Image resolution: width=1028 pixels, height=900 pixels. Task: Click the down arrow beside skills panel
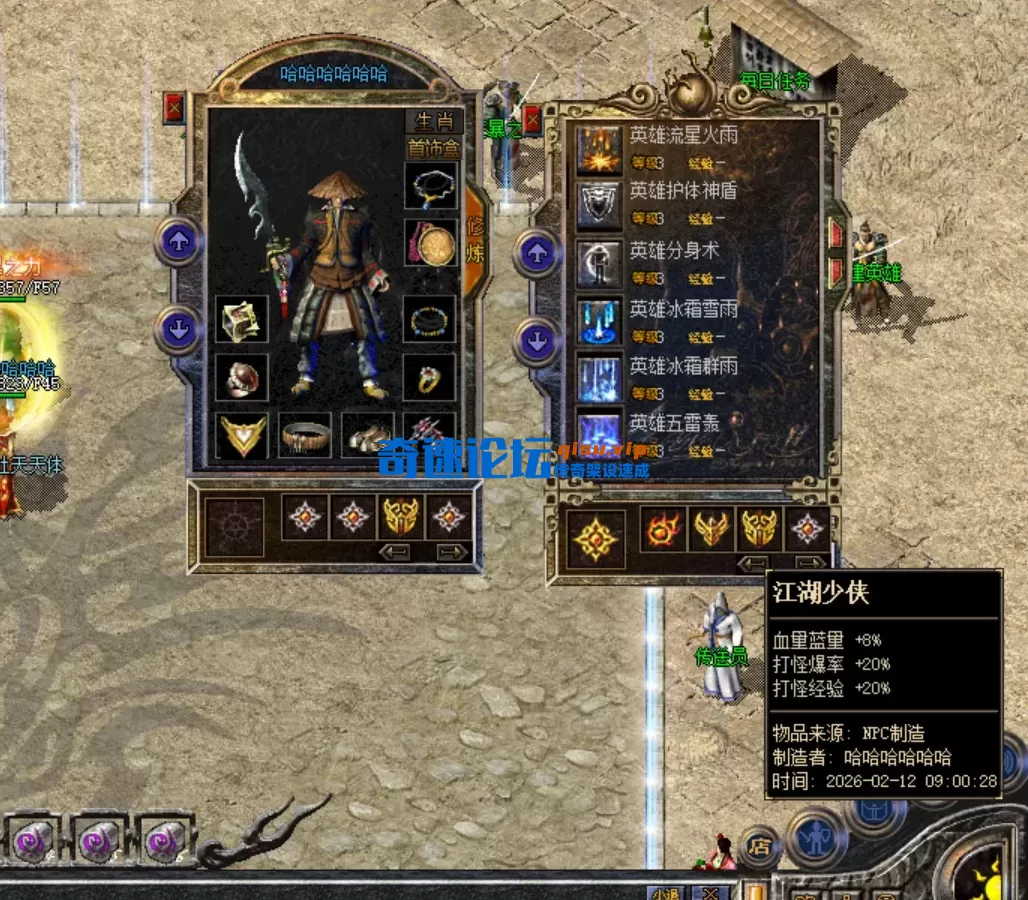coord(537,342)
